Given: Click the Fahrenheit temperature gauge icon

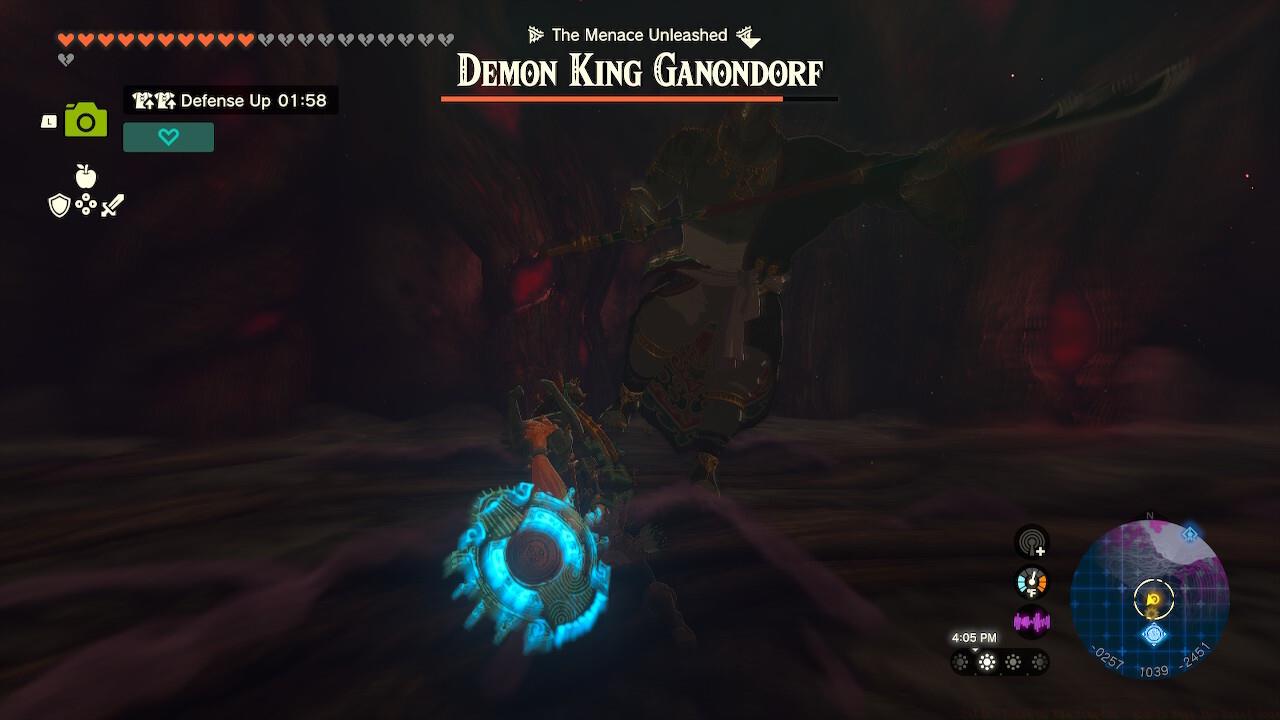Looking at the screenshot, I should (x=1032, y=582).
